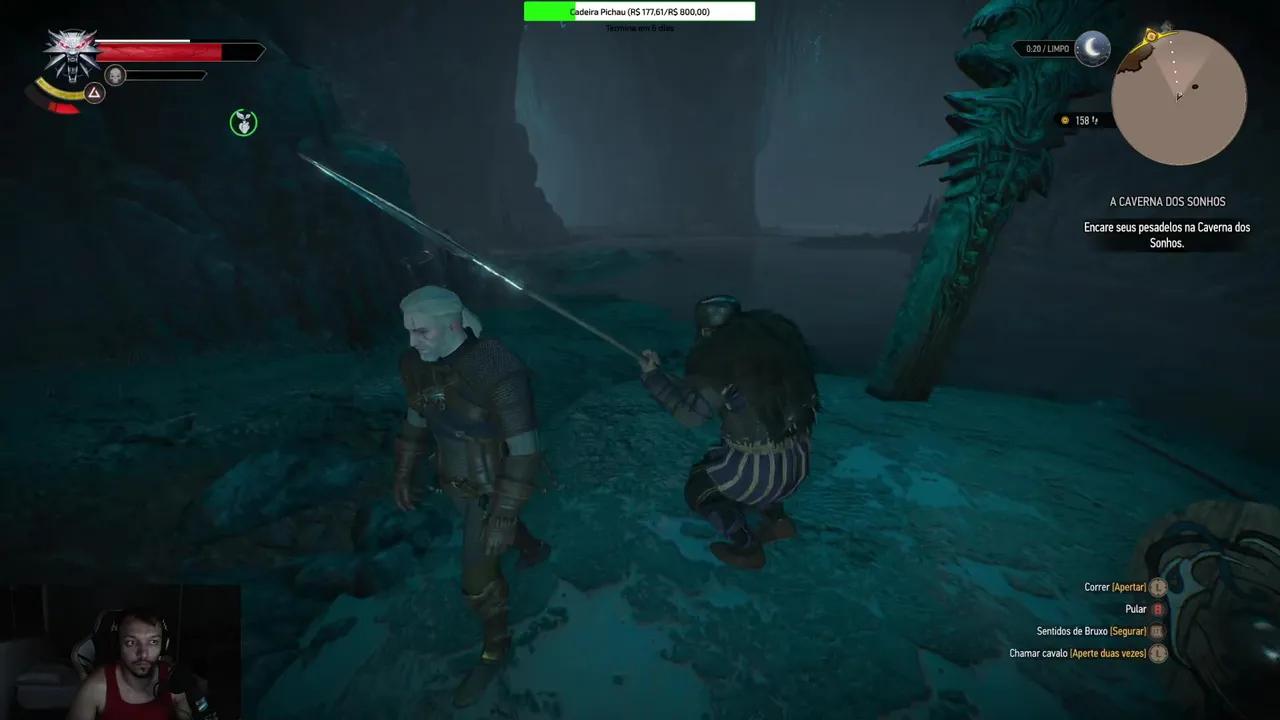The height and width of the screenshot is (720, 1280).
Task: Open the quest A CAVERNA DOS SONHOS
Action: click(1166, 201)
